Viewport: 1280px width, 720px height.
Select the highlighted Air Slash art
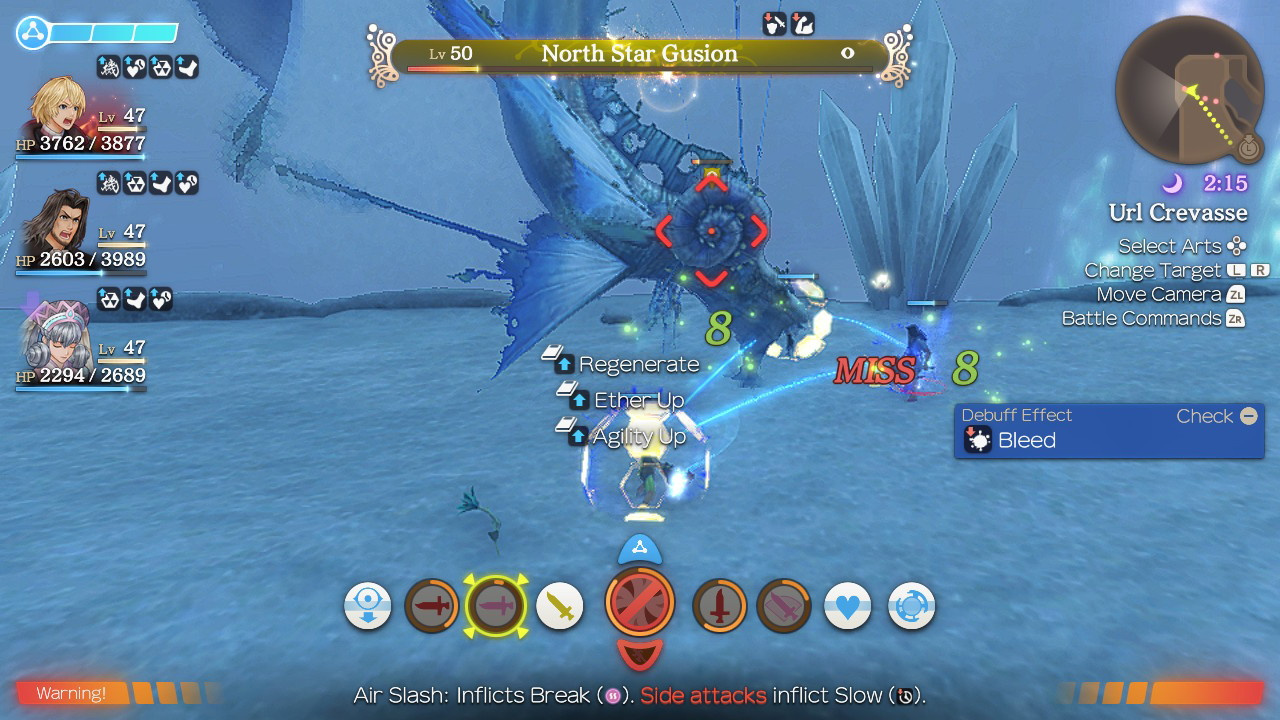(x=496, y=606)
